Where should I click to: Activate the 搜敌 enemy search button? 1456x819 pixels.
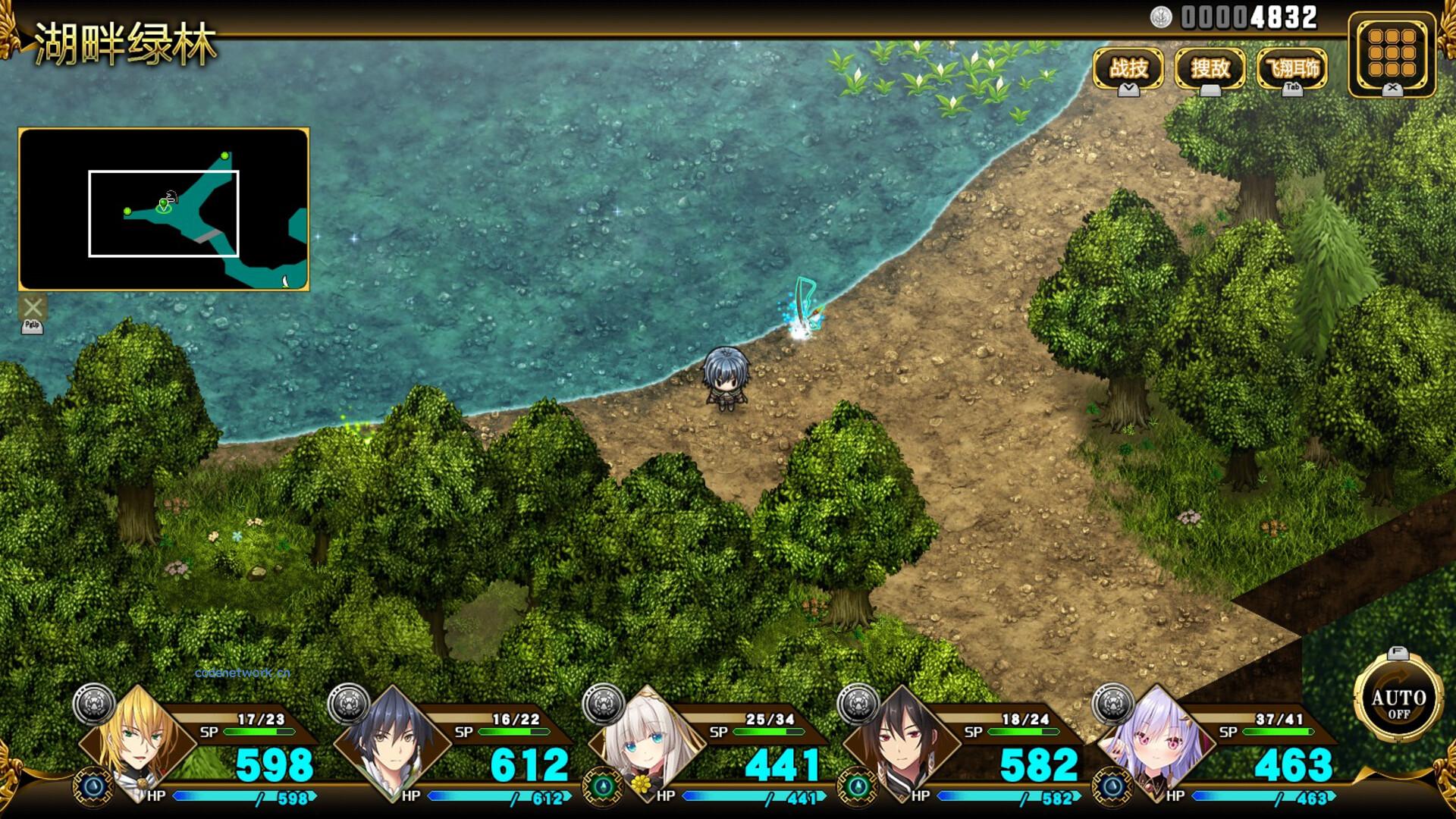(x=1210, y=69)
